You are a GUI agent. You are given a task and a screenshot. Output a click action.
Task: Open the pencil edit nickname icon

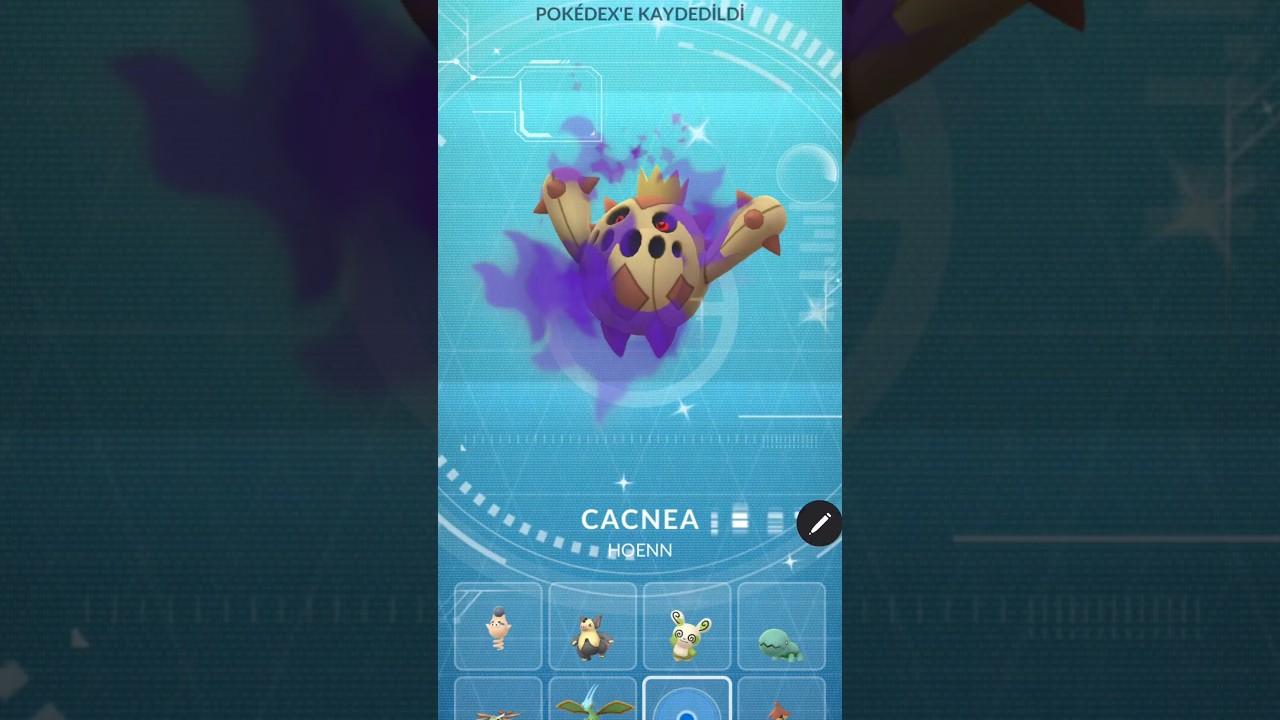point(820,523)
